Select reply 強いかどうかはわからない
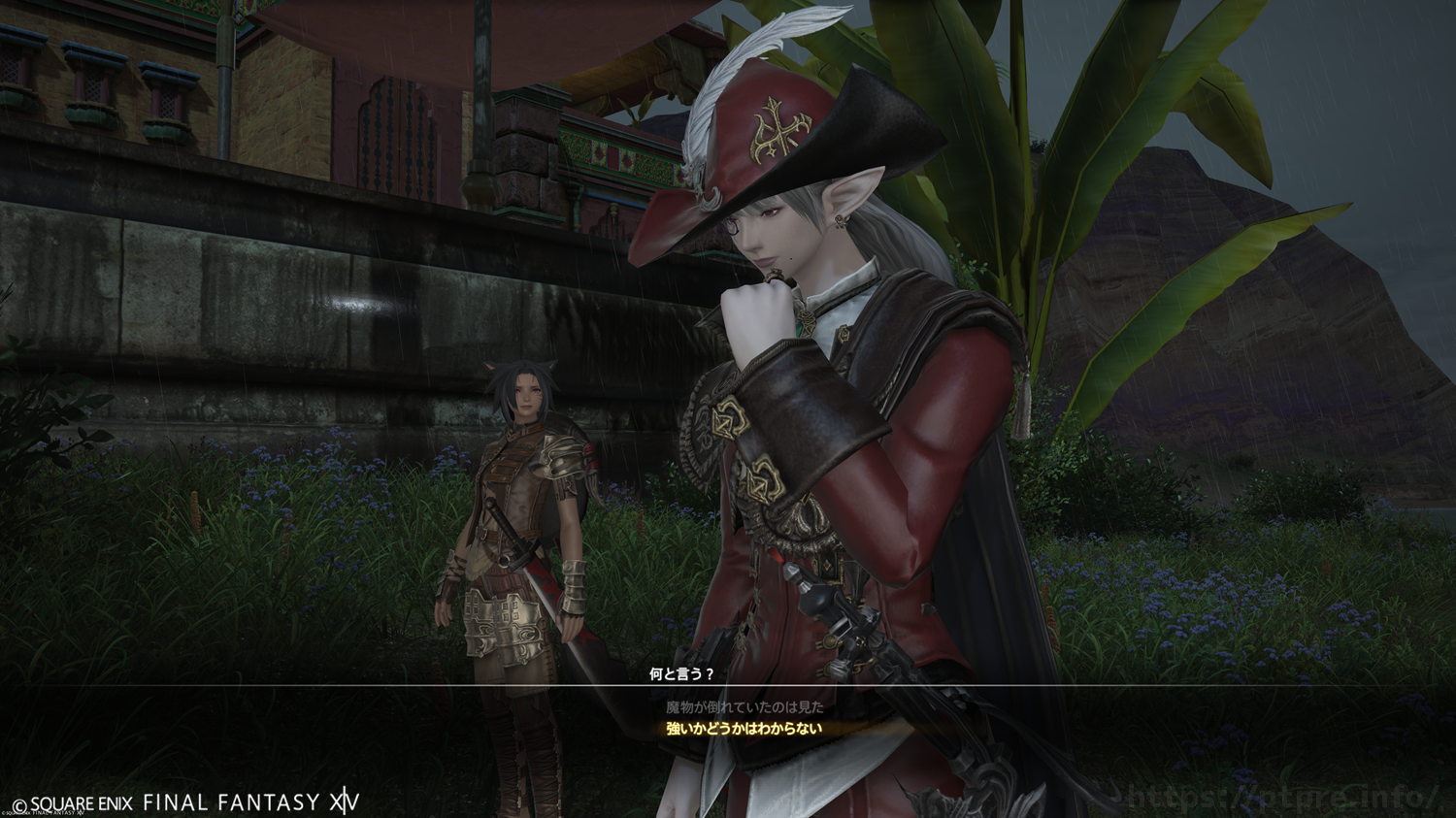 (745, 729)
